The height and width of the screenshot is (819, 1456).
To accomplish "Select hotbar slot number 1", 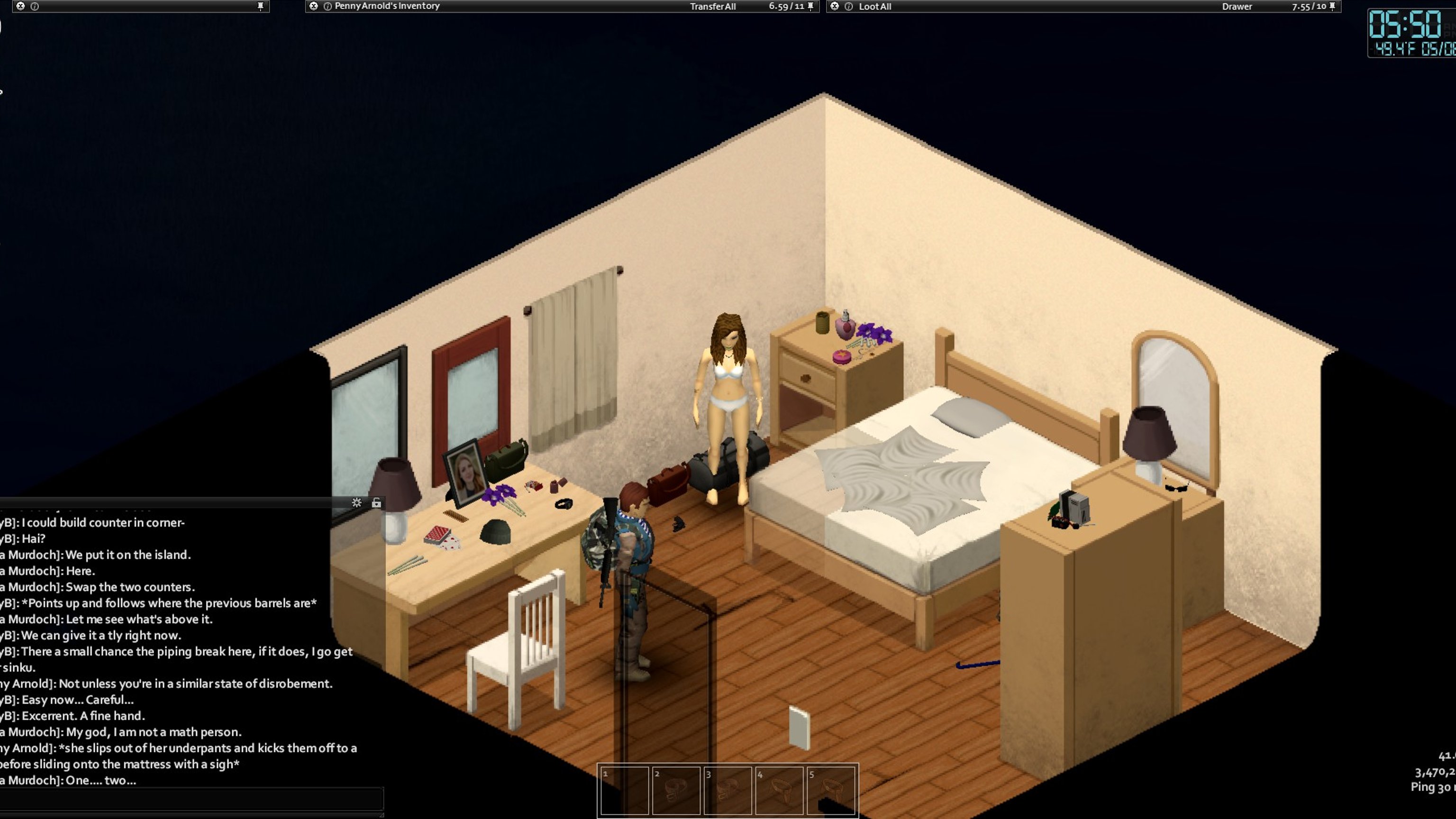I will (x=624, y=790).
